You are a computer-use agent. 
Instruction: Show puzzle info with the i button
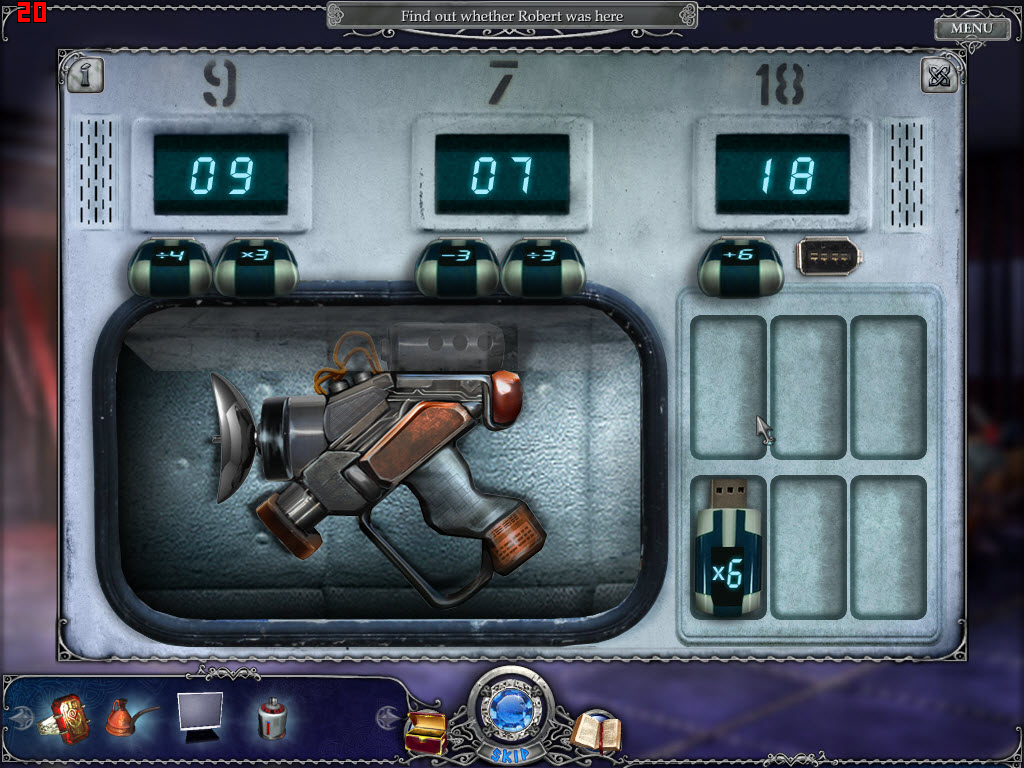(x=85, y=75)
